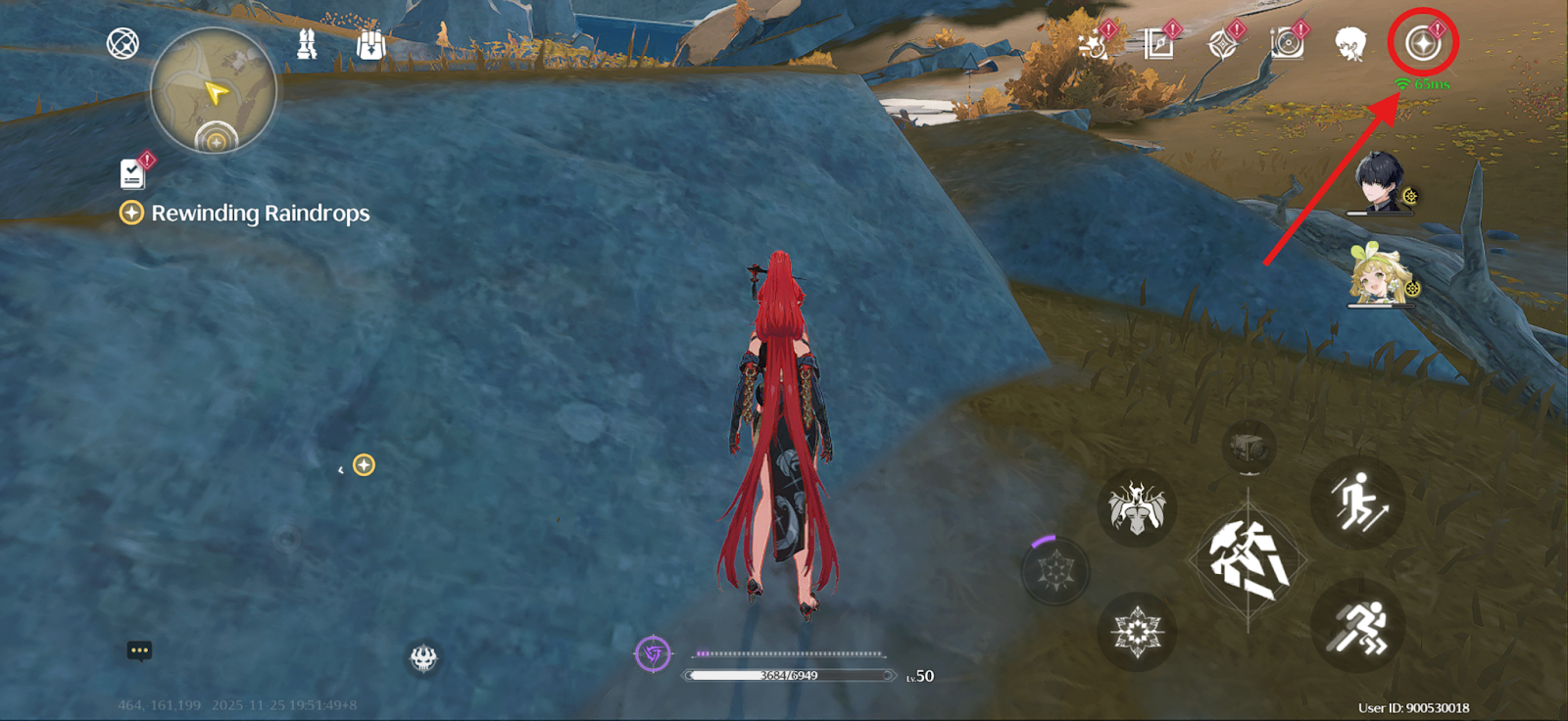Tap the globe star icon beside minimap
Screen dimensions: 1568x721
122,43
